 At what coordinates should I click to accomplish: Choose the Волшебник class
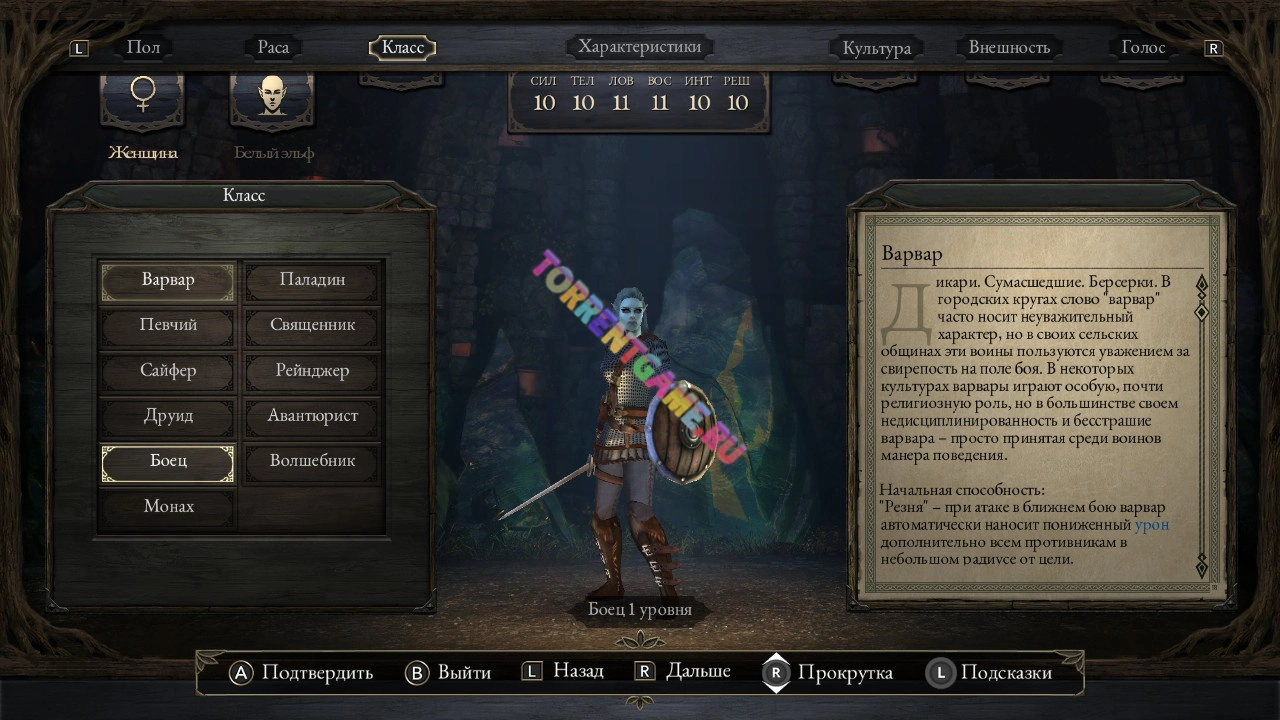(x=312, y=462)
